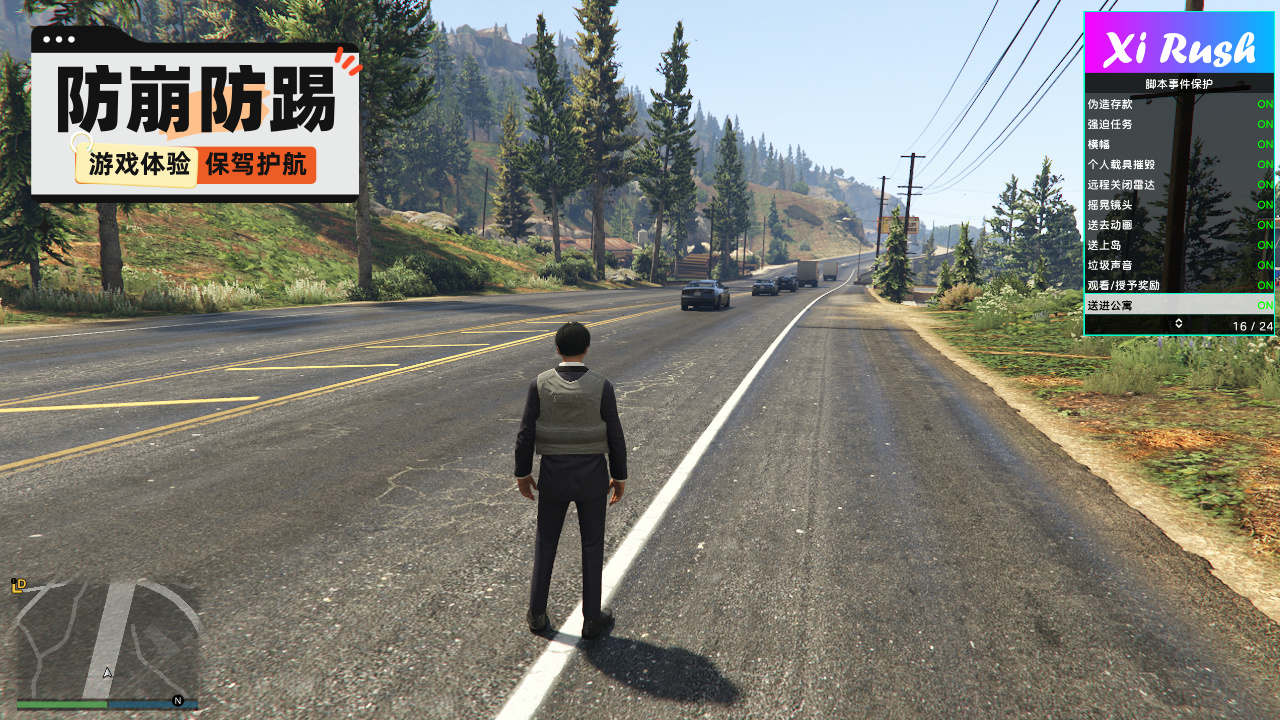Select the 远程关闭雷达 menu row

pyautogui.click(x=1180, y=185)
